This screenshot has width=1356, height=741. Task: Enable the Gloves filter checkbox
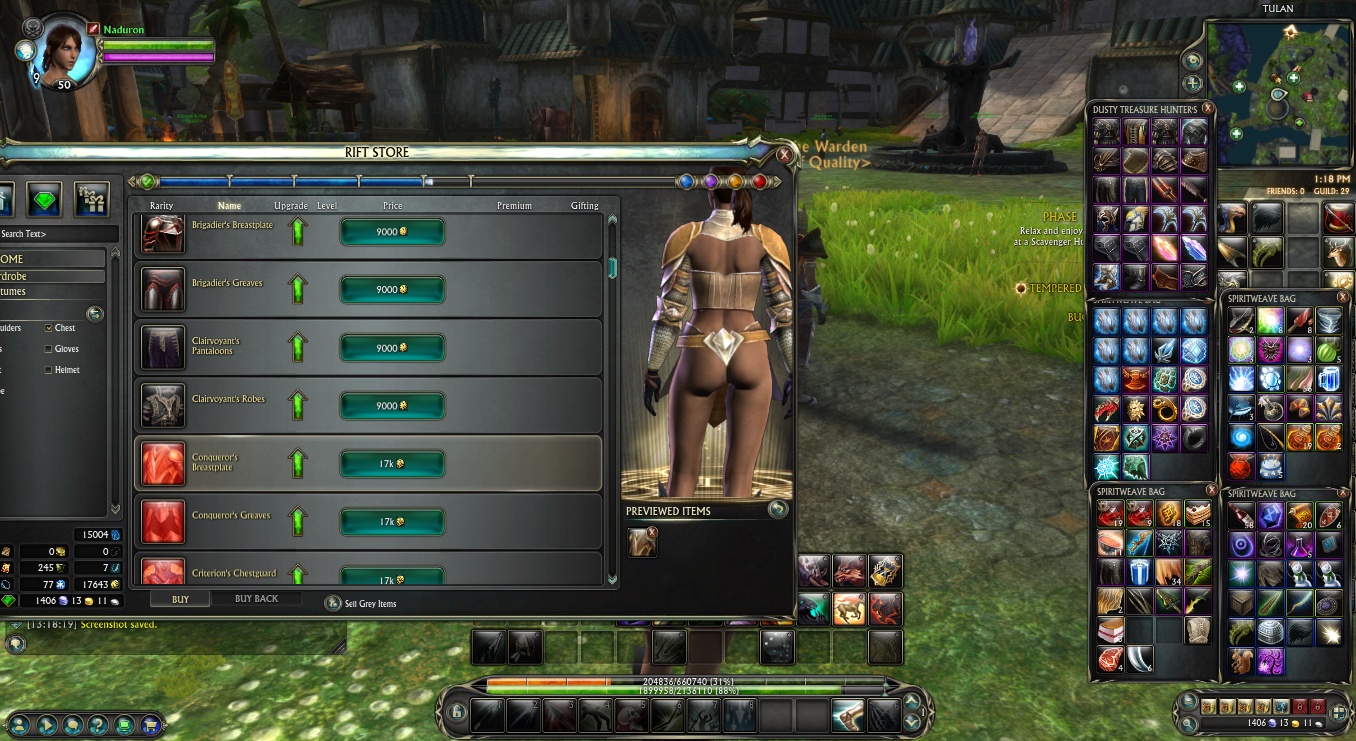[49, 349]
